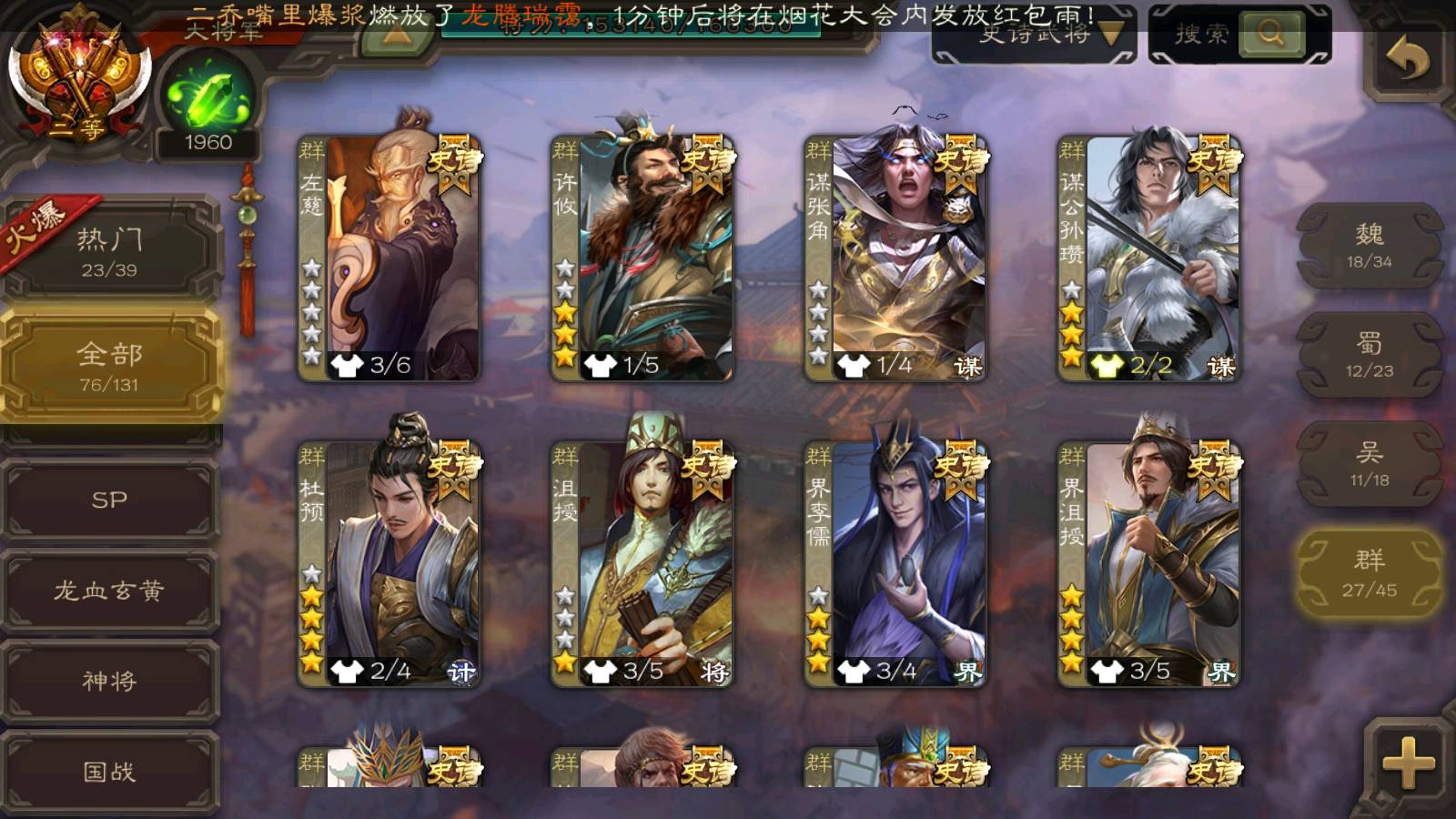Expand the 史诗武将 rarity dropdown
Image resolution: width=1456 pixels, height=819 pixels.
[x=1035, y=35]
